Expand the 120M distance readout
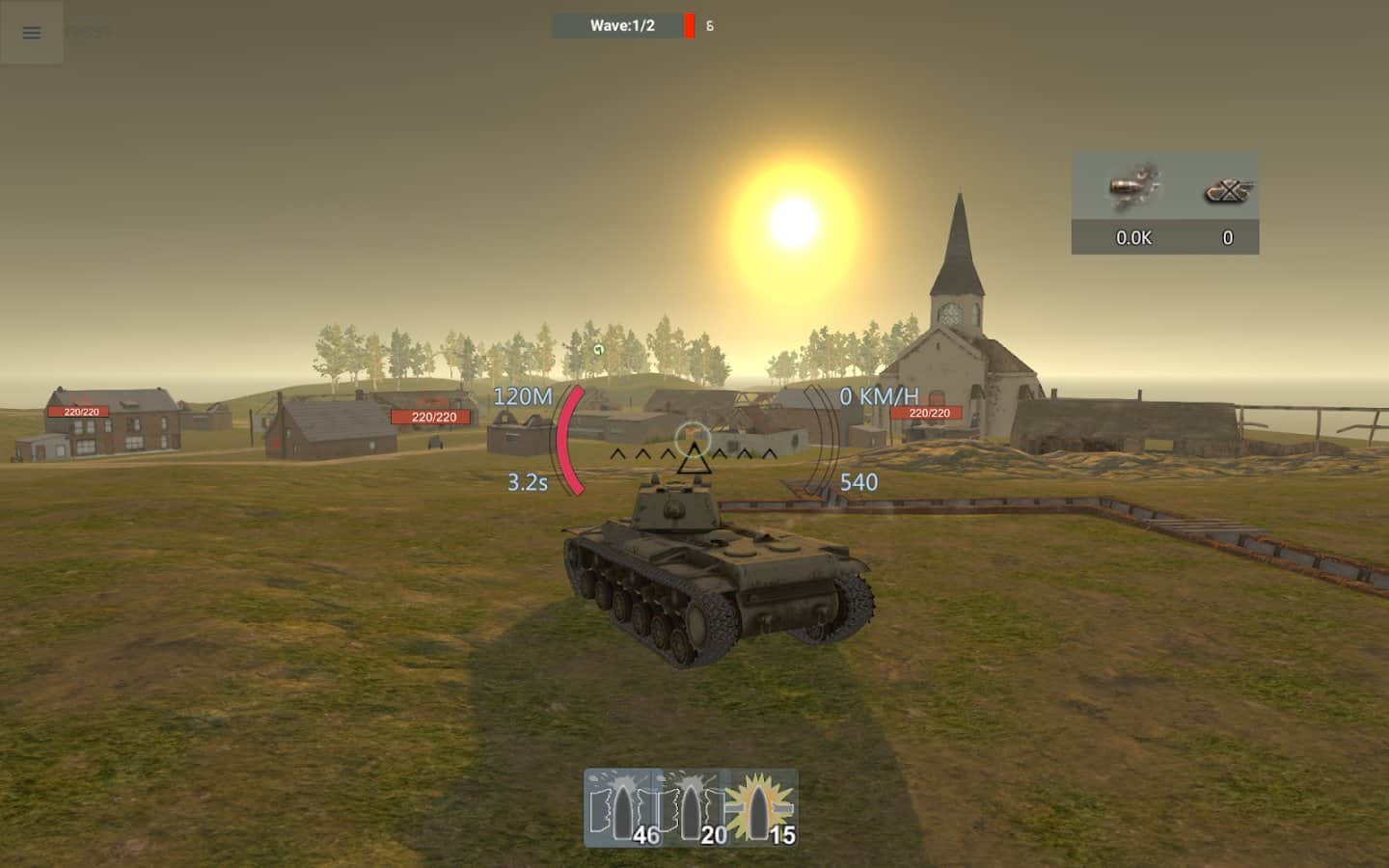This screenshot has width=1389, height=868. (x=522, y=394)
